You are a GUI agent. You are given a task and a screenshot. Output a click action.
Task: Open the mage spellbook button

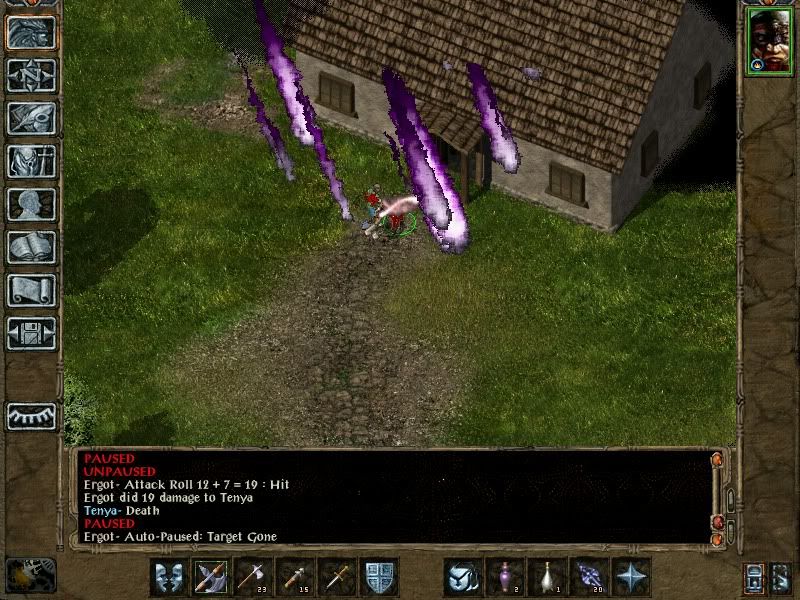tap(31, 247)
